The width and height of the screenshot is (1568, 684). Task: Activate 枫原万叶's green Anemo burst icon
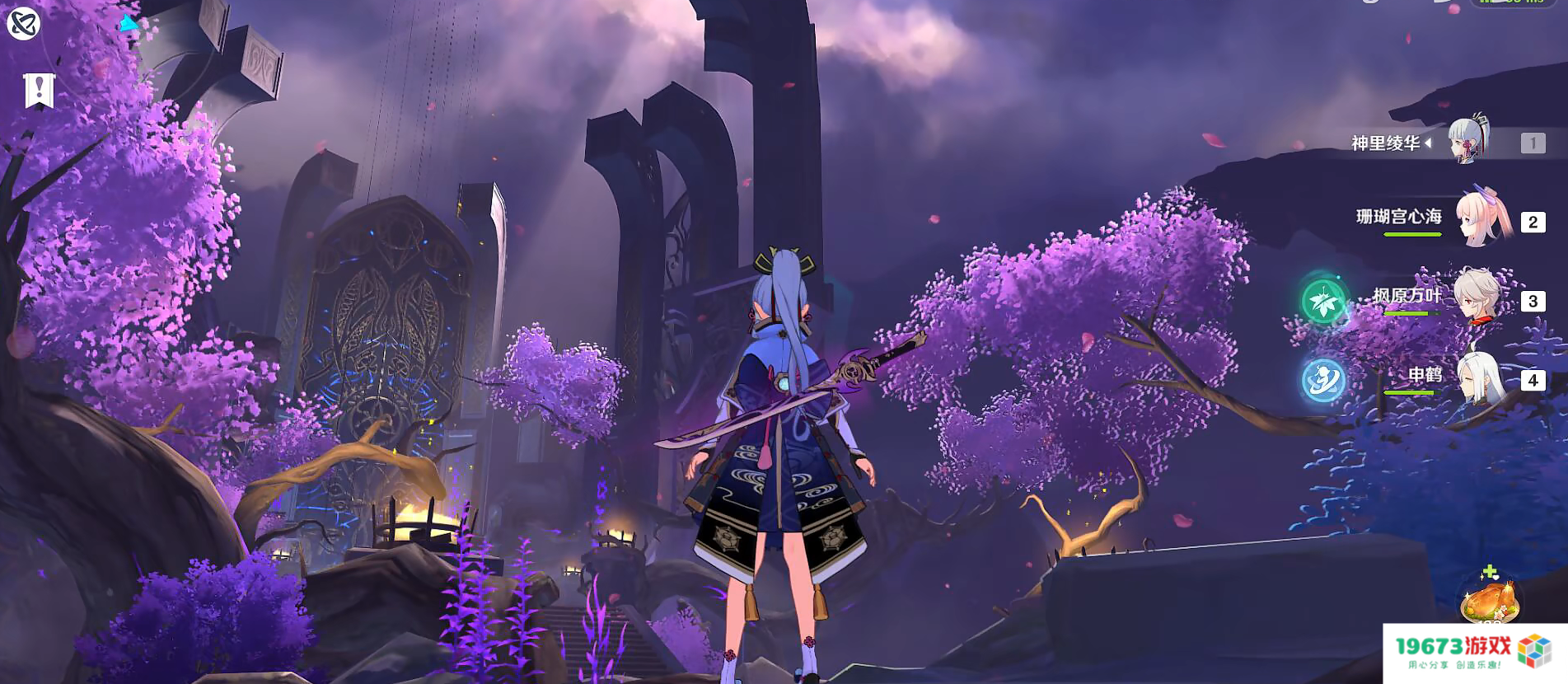coord(1323,301)
